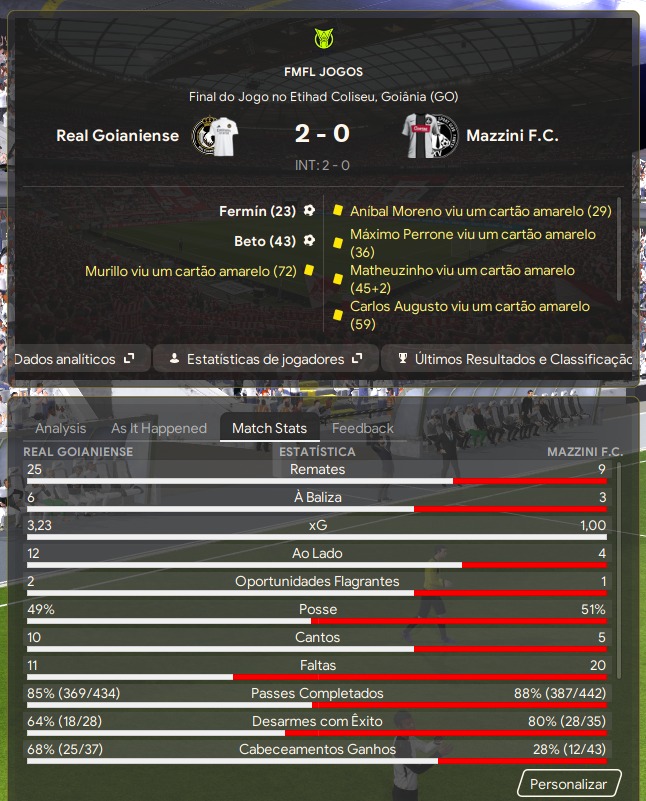Switch to the As It Happened tab
The width and height of the screenshot is (646, 801).
(x=159, y=428)
